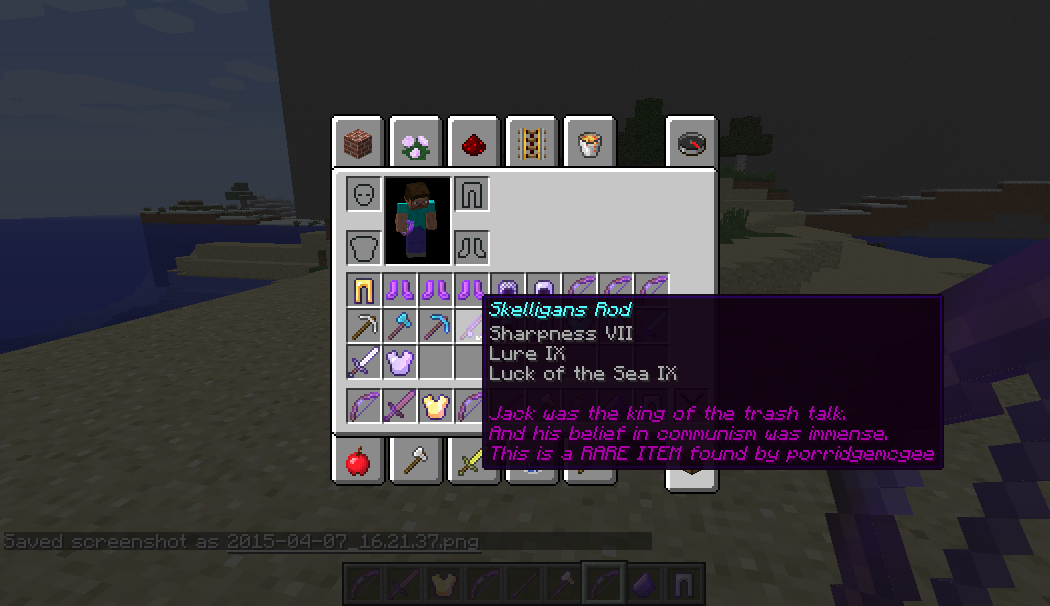Open the Building Blocks brick tab
The width and height of the screenshot is (1050, 606).
pos(358,145)
